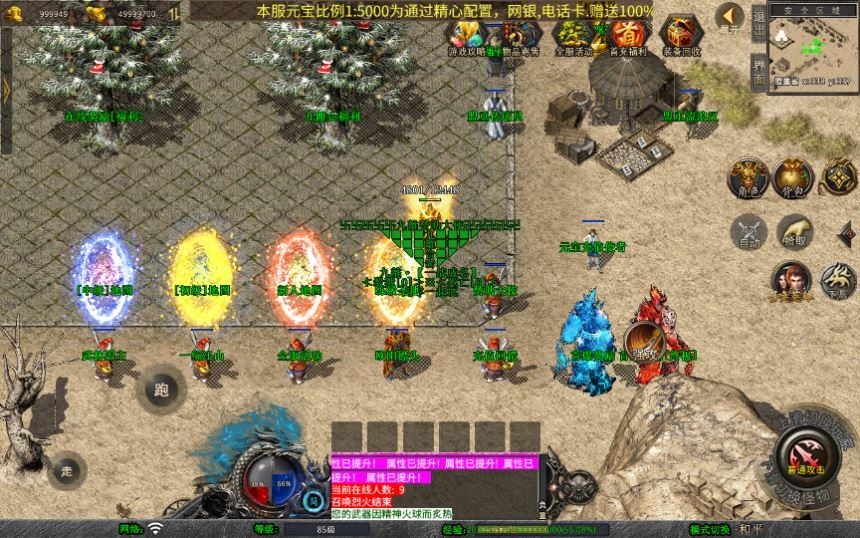The image size is (860, 538).
Task: Open the 游戏攻略 game guide icon
Action: pyautogui.click(x=466, y=36)
